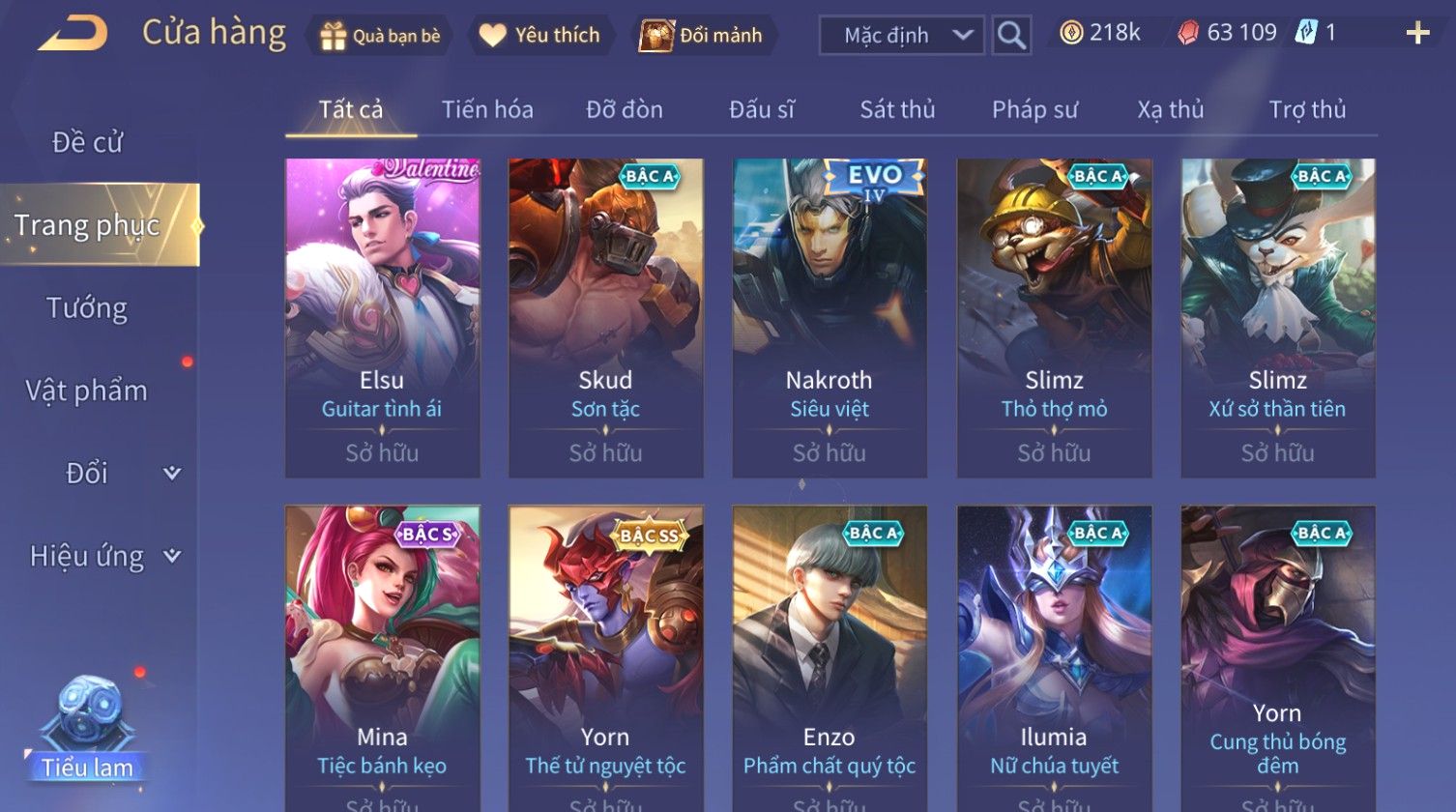Expand the Mặc định sort dropdown

[901, 36]
